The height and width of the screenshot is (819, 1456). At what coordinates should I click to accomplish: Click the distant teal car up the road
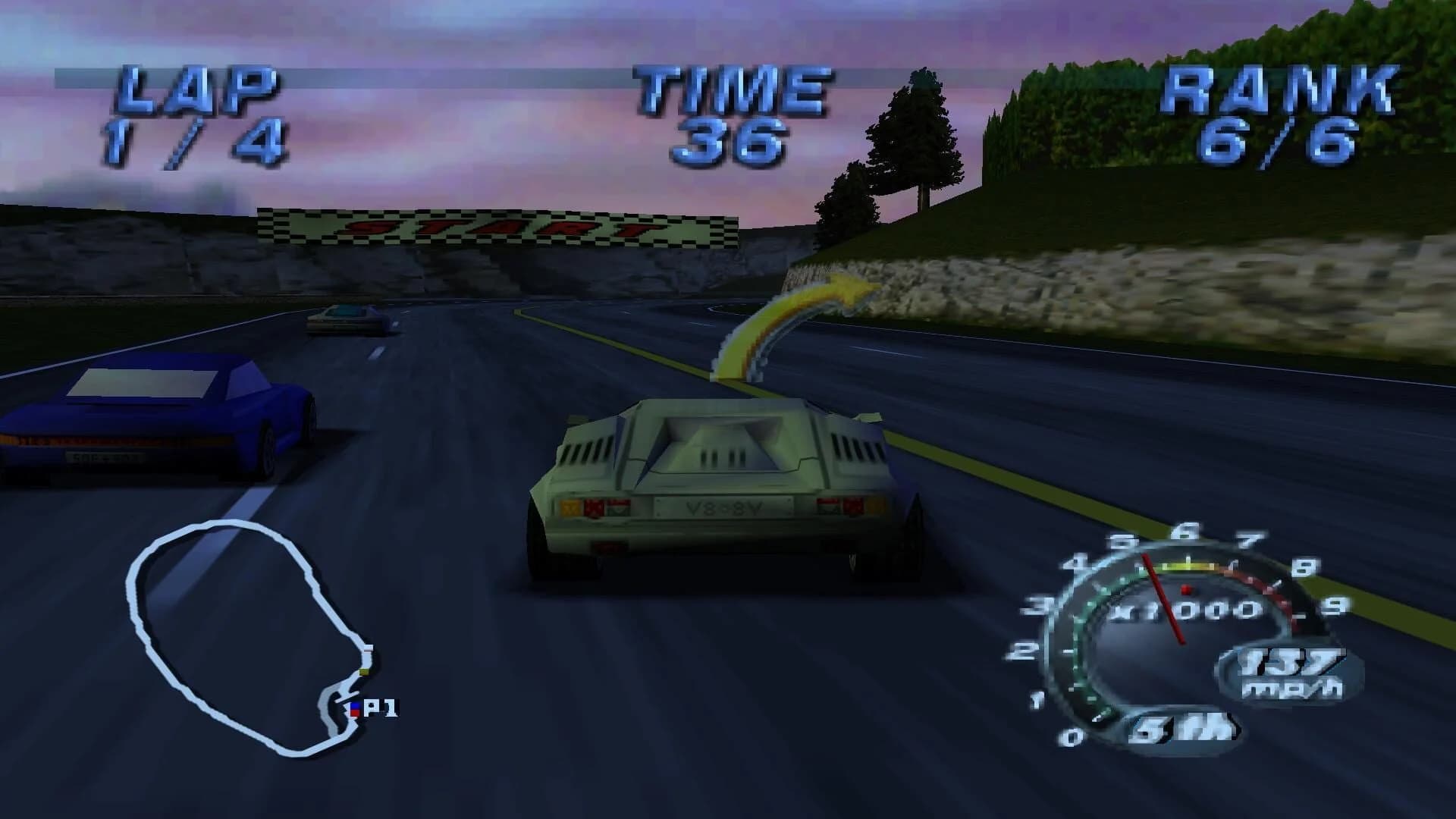[345, 318]
